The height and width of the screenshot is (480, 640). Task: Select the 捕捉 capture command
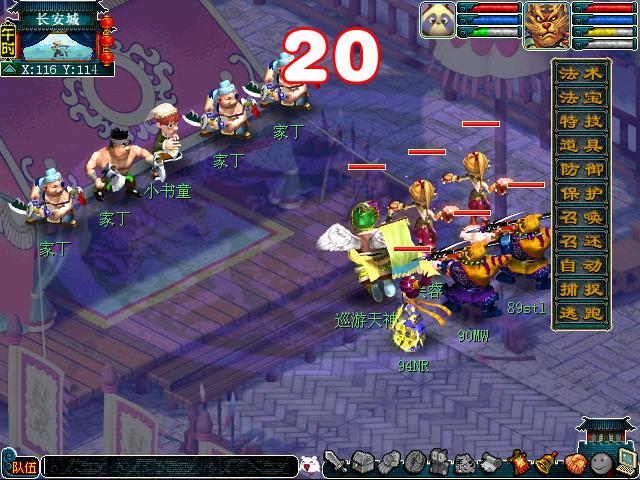[x=580, y=290]
